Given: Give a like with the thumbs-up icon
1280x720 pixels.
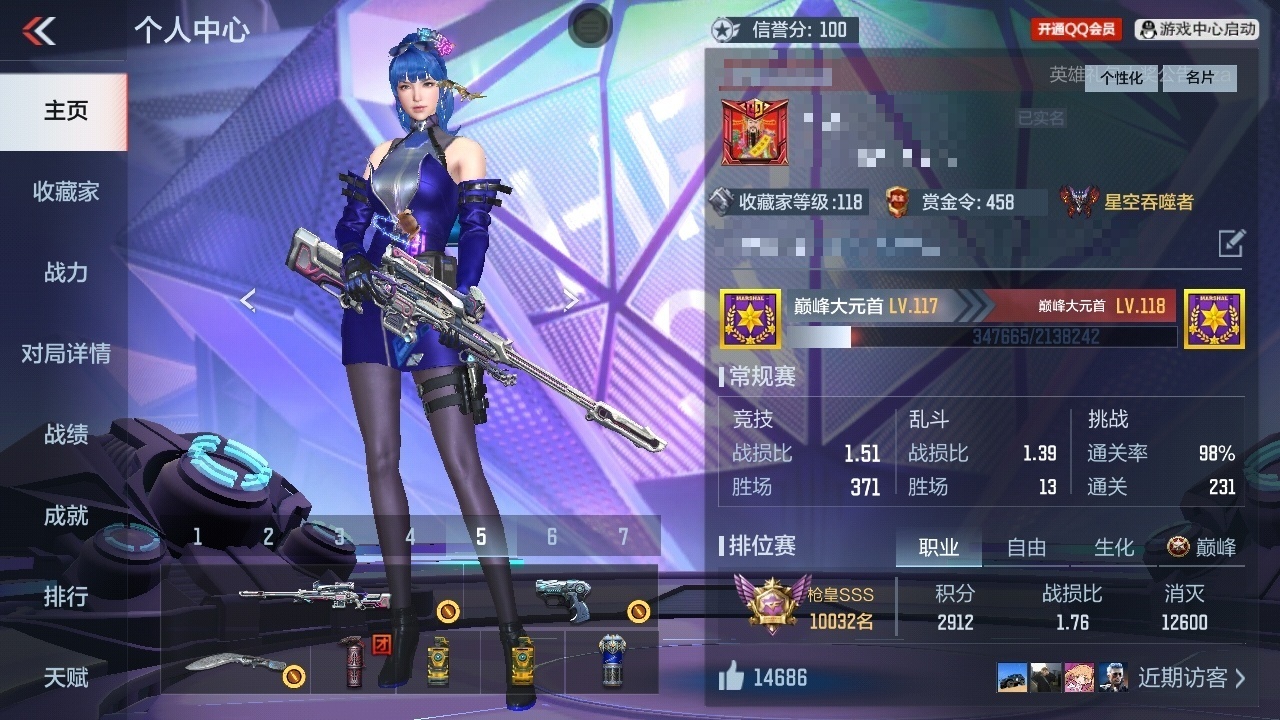Looking at the screenshot, I should coord(731,678).
